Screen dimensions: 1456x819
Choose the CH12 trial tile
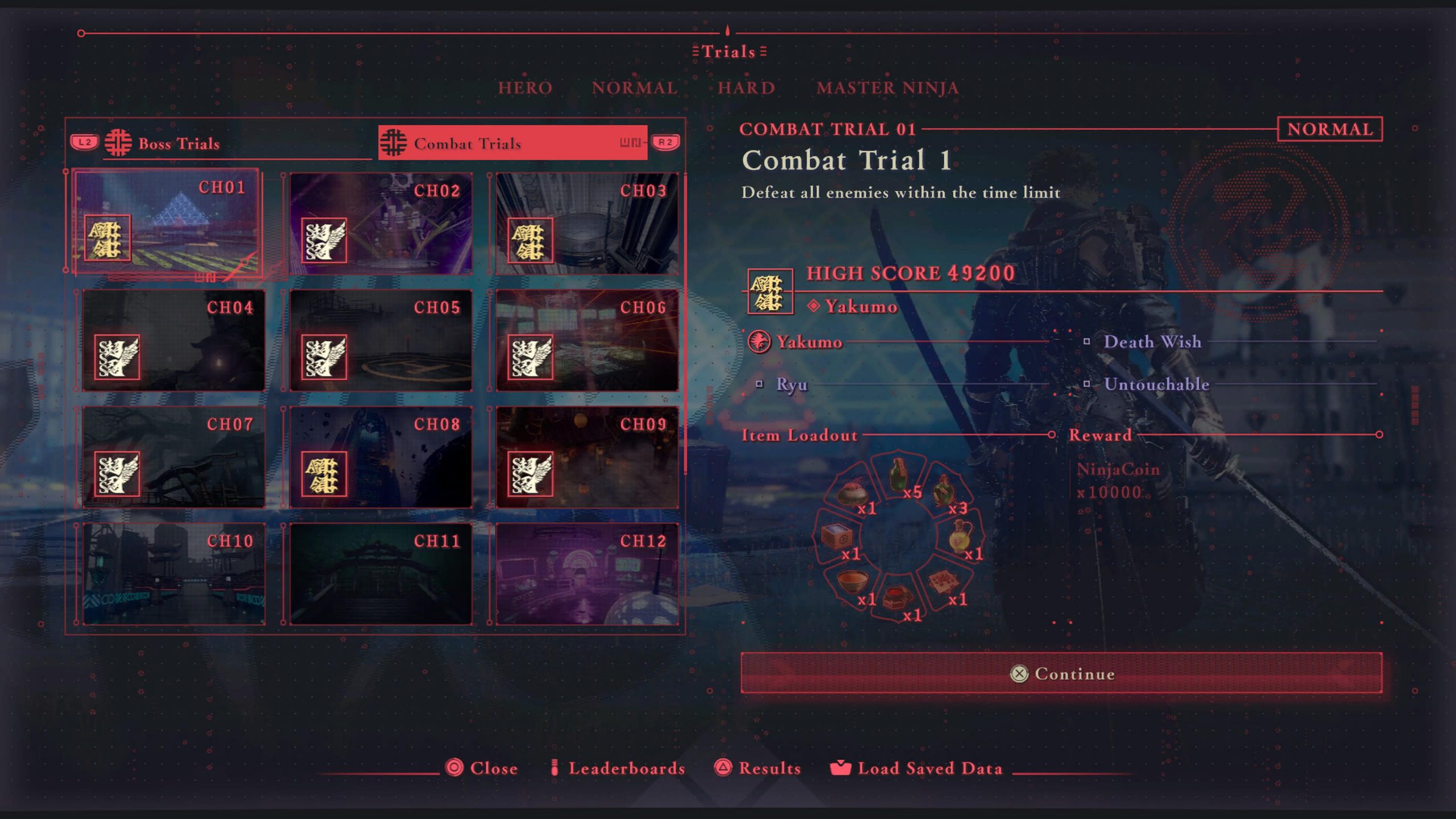587,574
